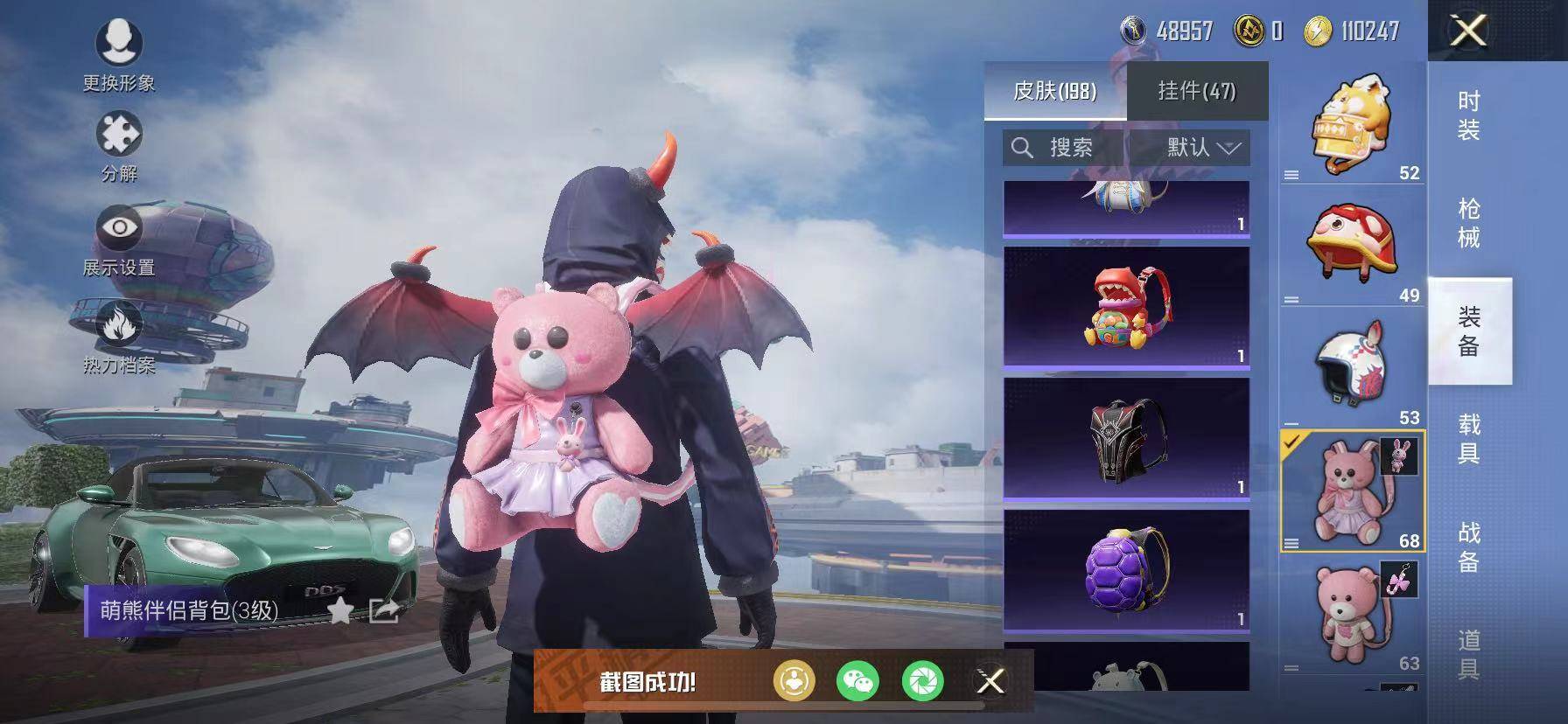The height and width of the screenshot is (724, 1568).
Task: Tap the 分解 puzzle piece icon
Action: (119, 143)
